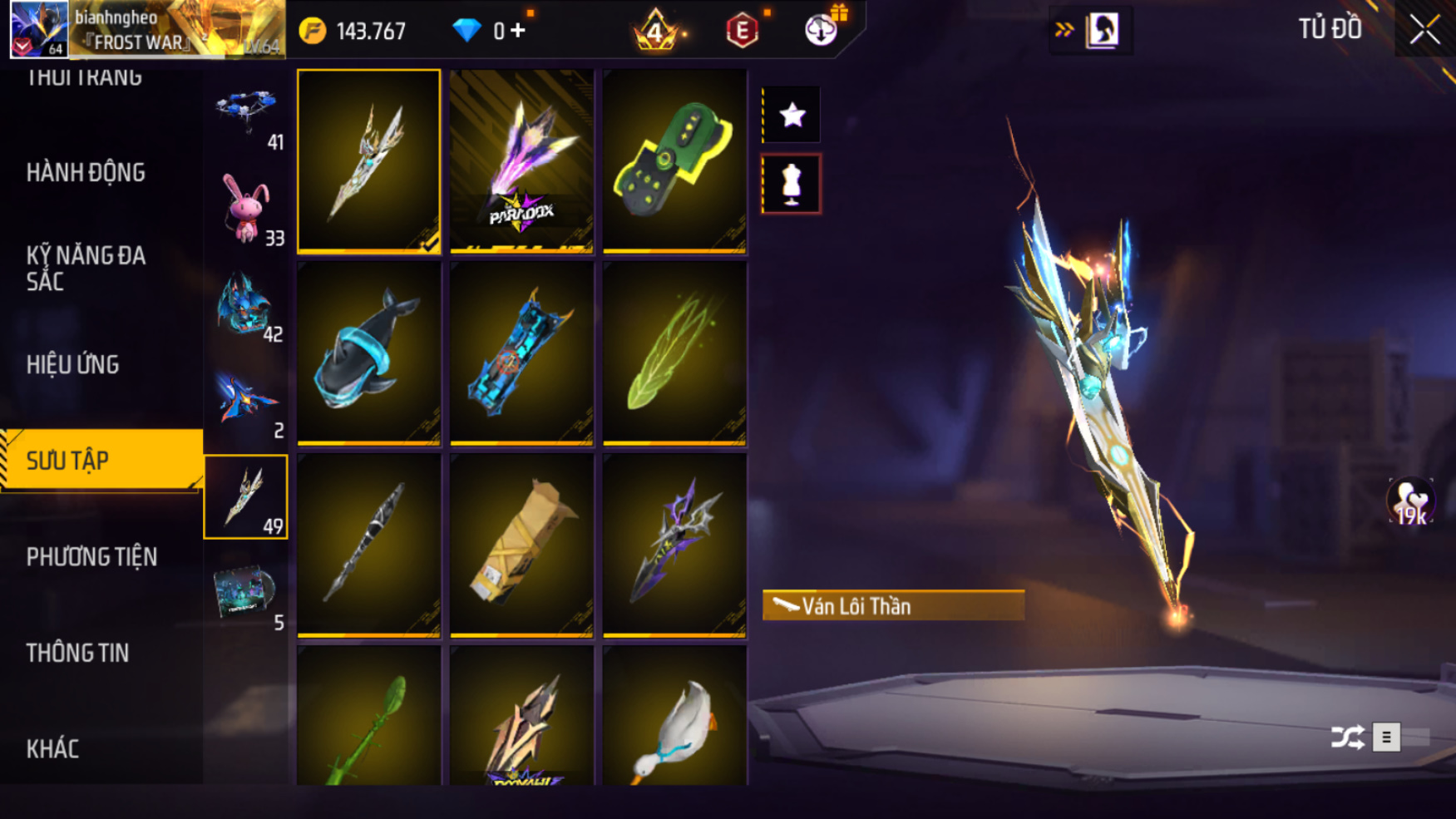Like the skin via heart icon
Image resolution: width=1456 pixels, height=819 pixels.
point(1410,501)
